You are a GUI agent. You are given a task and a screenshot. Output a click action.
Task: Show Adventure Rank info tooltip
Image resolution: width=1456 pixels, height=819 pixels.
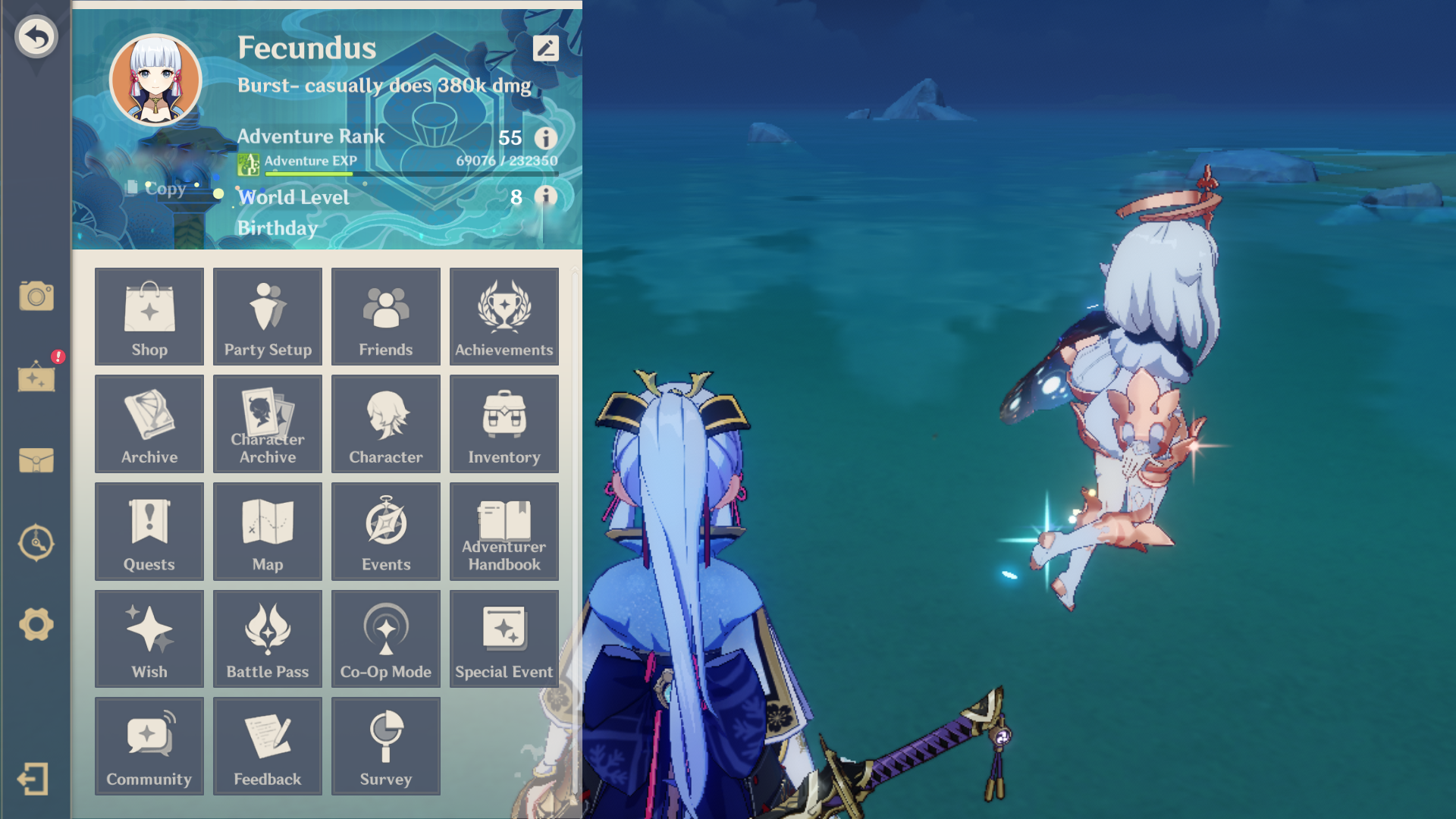[x=545, y=139]
